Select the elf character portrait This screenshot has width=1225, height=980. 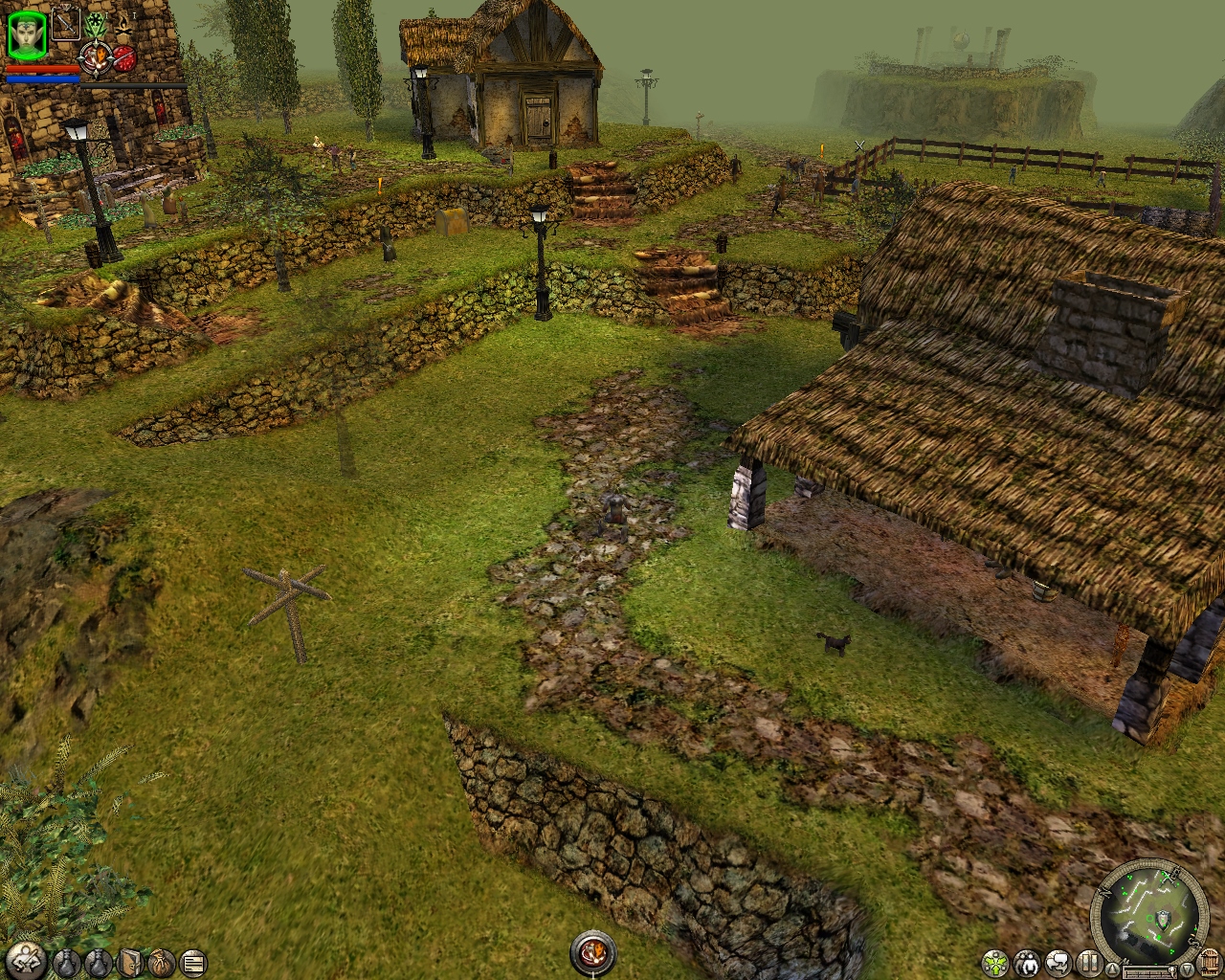[26, 35]
